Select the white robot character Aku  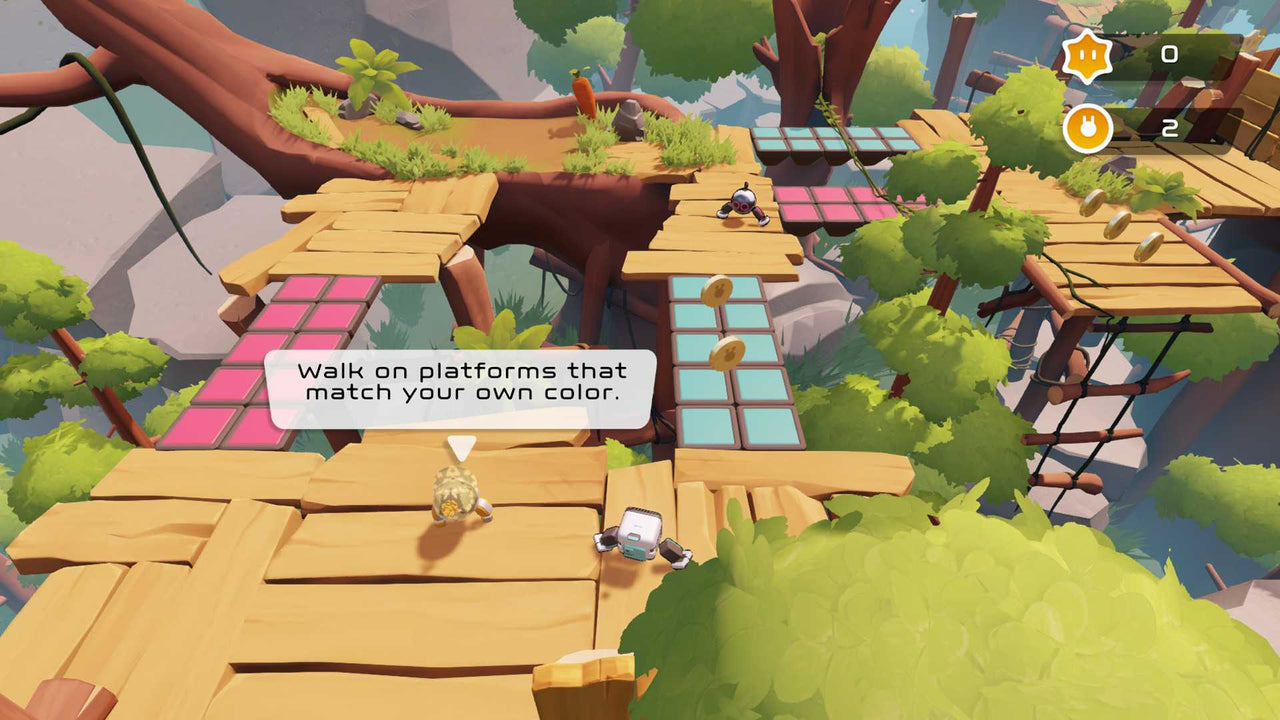[x=640, y=535]
